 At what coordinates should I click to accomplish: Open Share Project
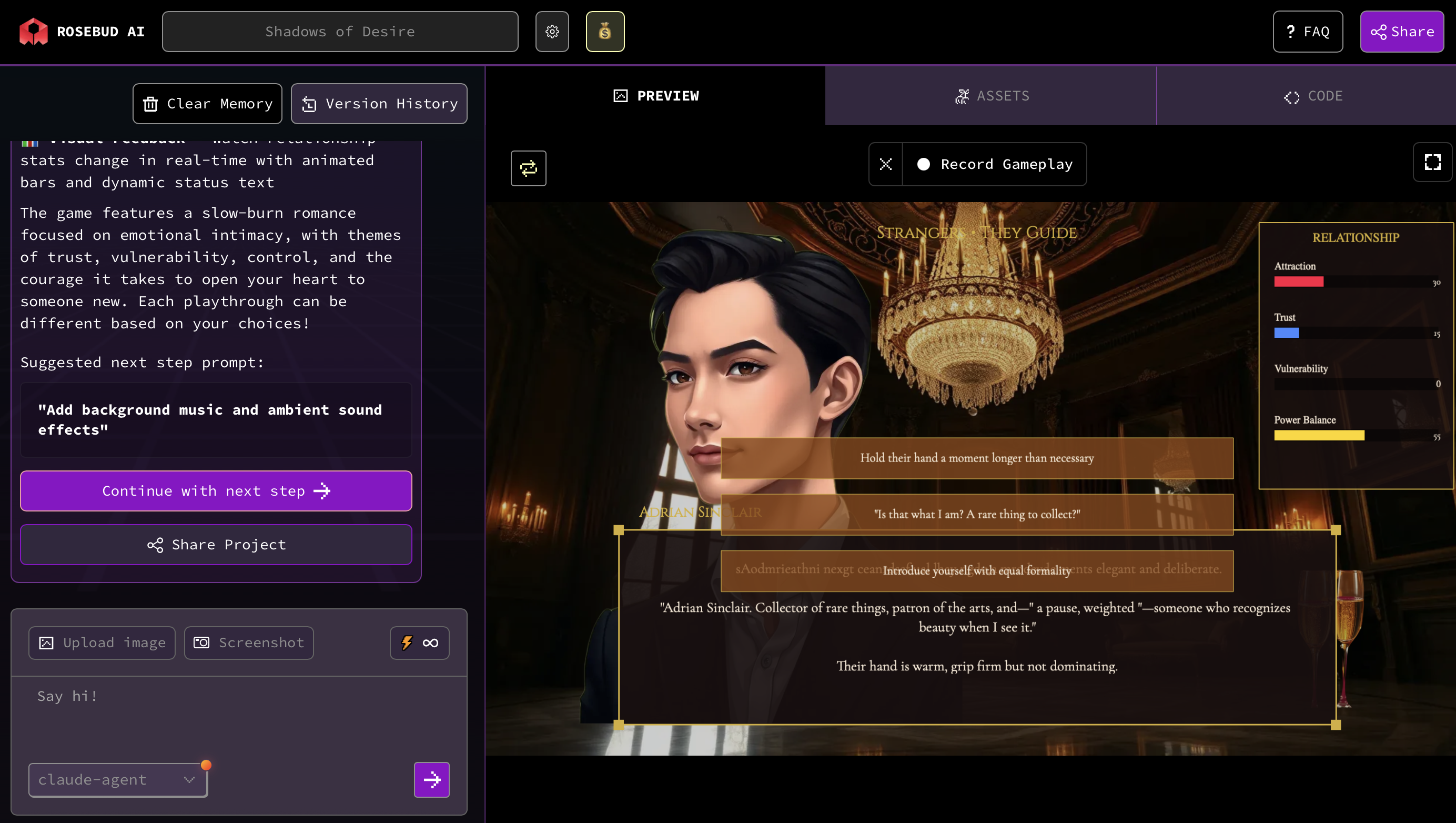216,544
